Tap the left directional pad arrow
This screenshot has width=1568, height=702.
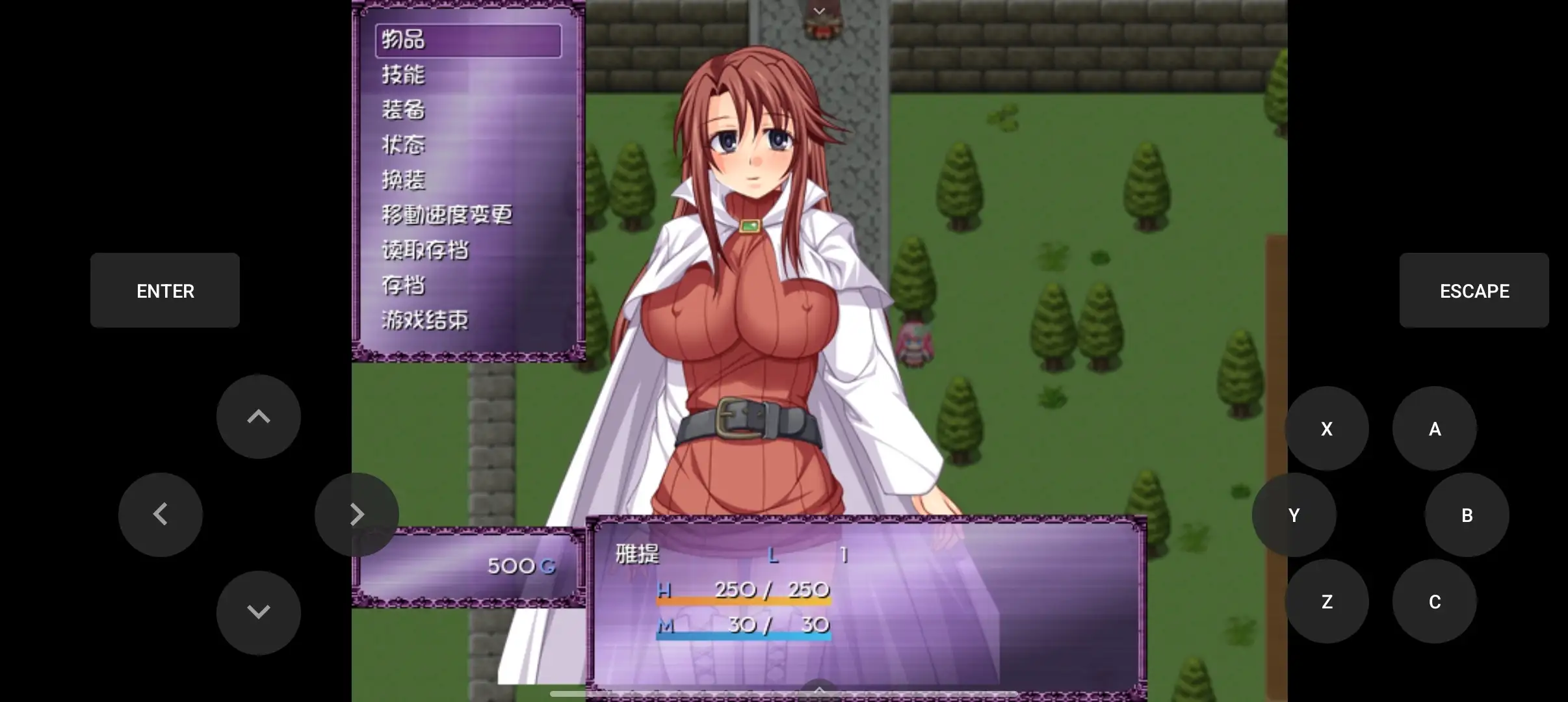(x=160, y=513)
